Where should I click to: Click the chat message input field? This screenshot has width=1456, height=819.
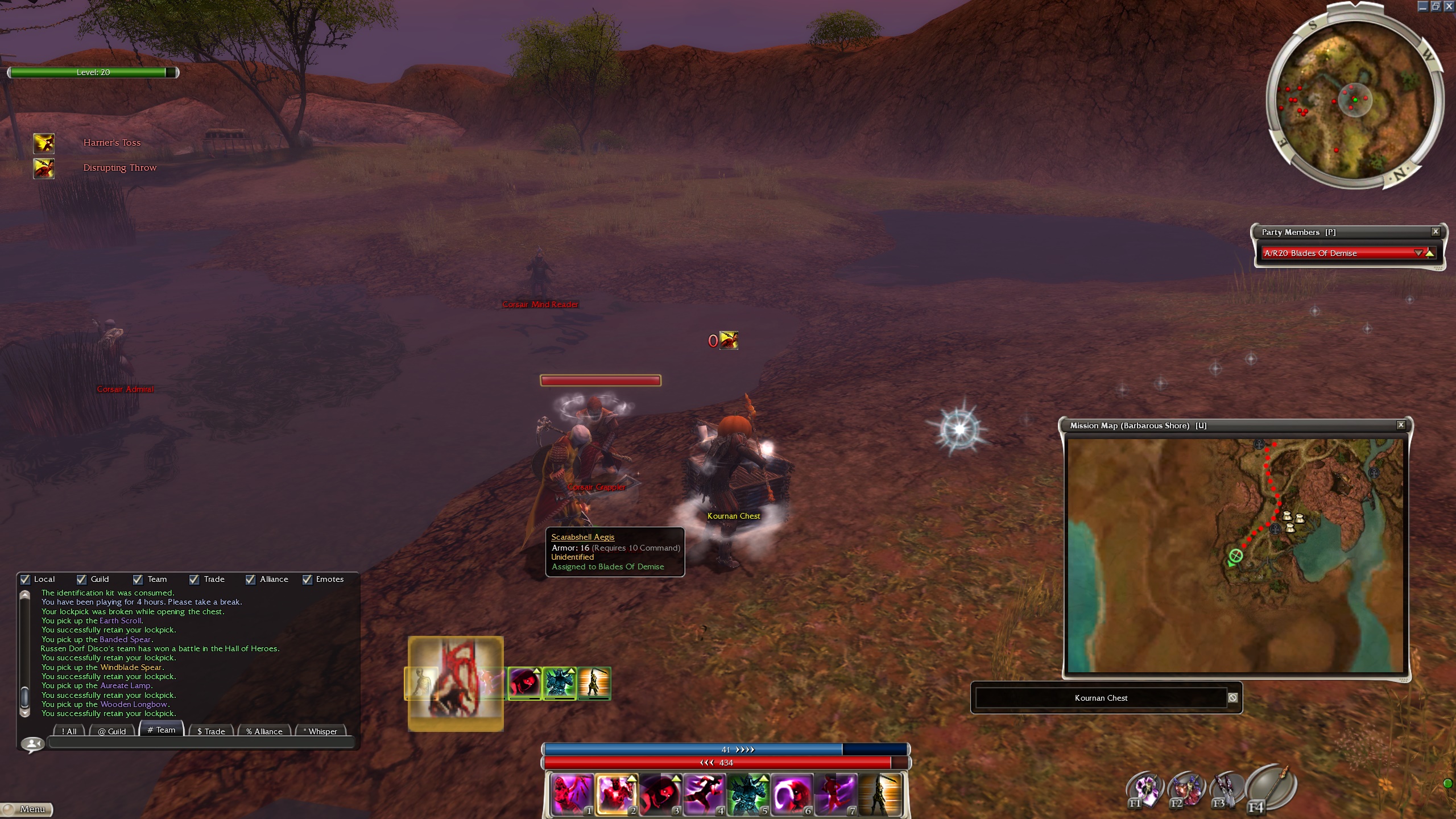(x=202, y=742)
